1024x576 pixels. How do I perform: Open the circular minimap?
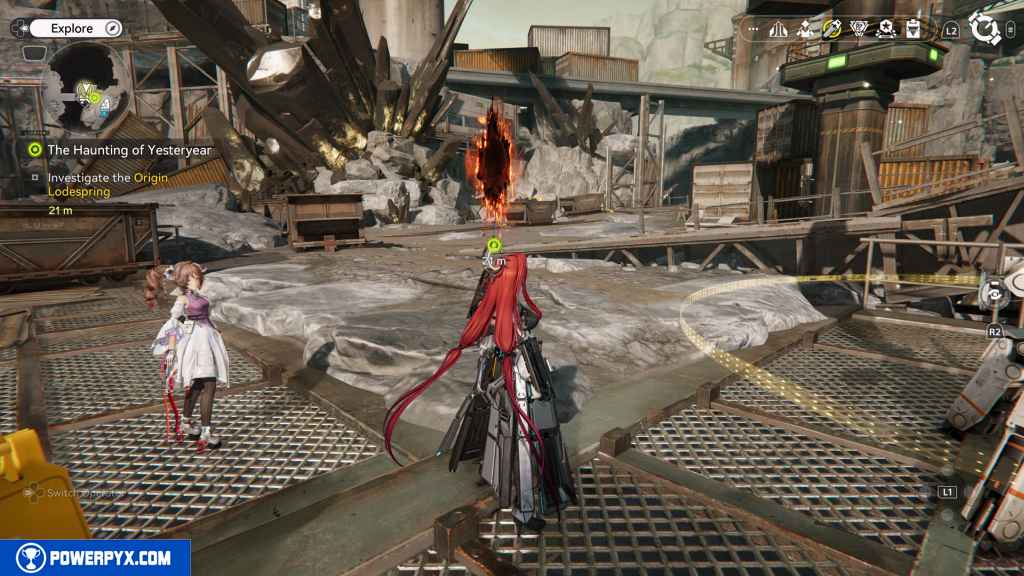(87, 86)
